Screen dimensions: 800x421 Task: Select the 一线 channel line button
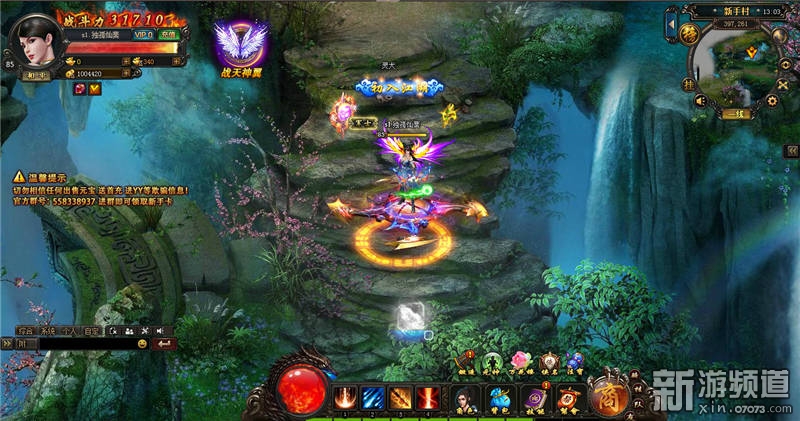point(736,113)
